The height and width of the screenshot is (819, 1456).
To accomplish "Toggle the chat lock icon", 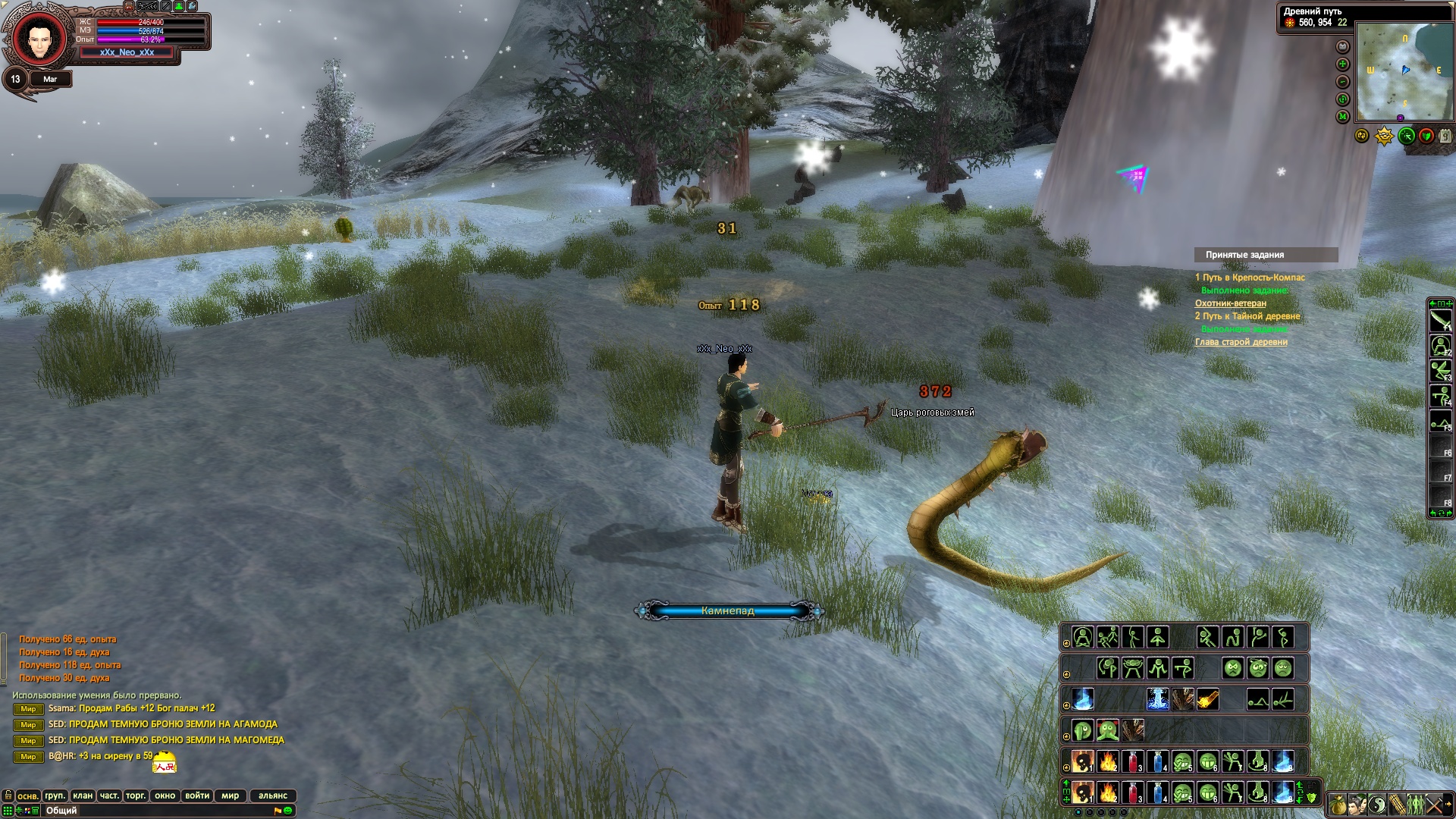I will pyautogui.click(x=8, y=795).
